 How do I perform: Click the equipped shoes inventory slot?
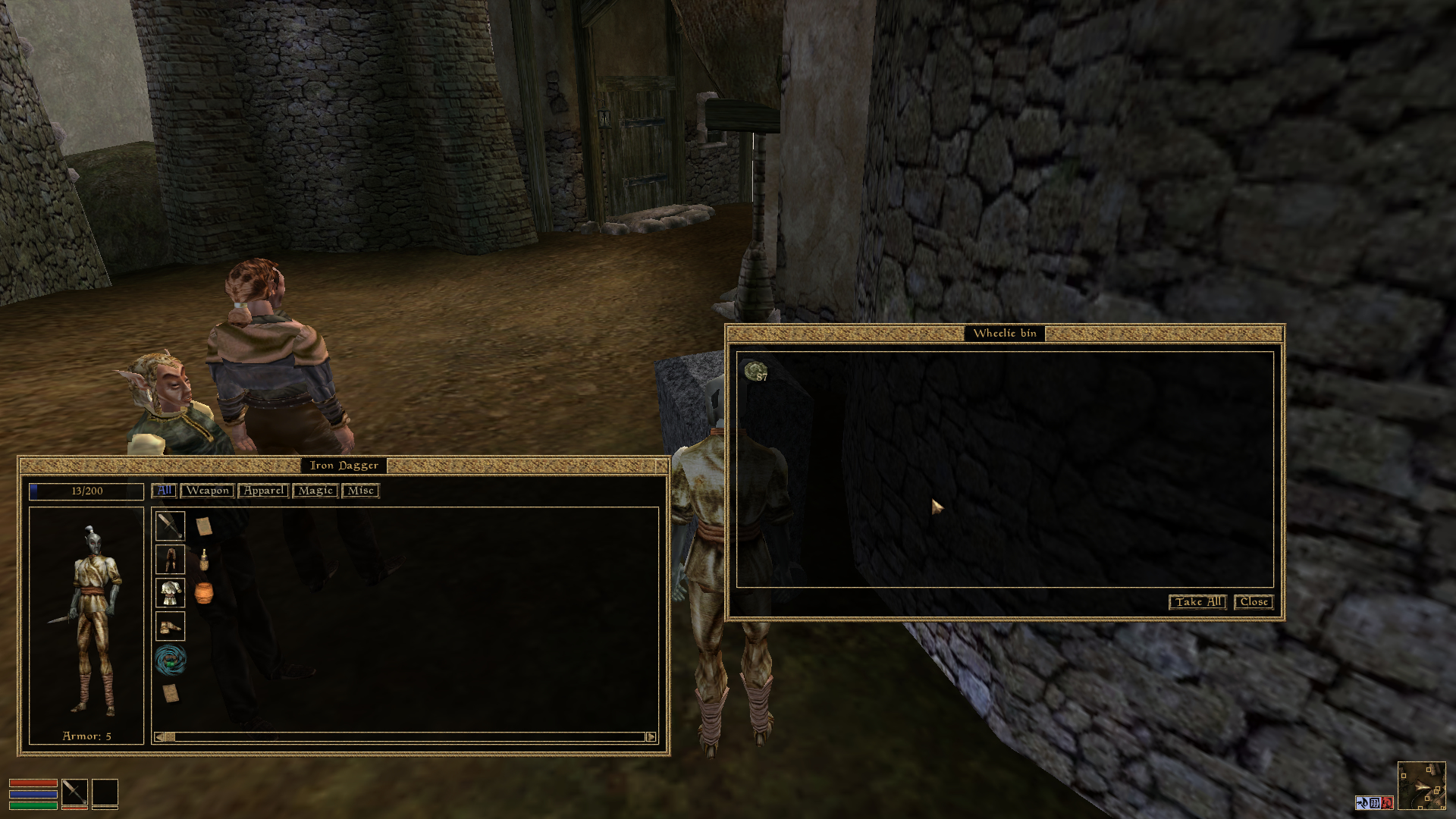[170, 626]
